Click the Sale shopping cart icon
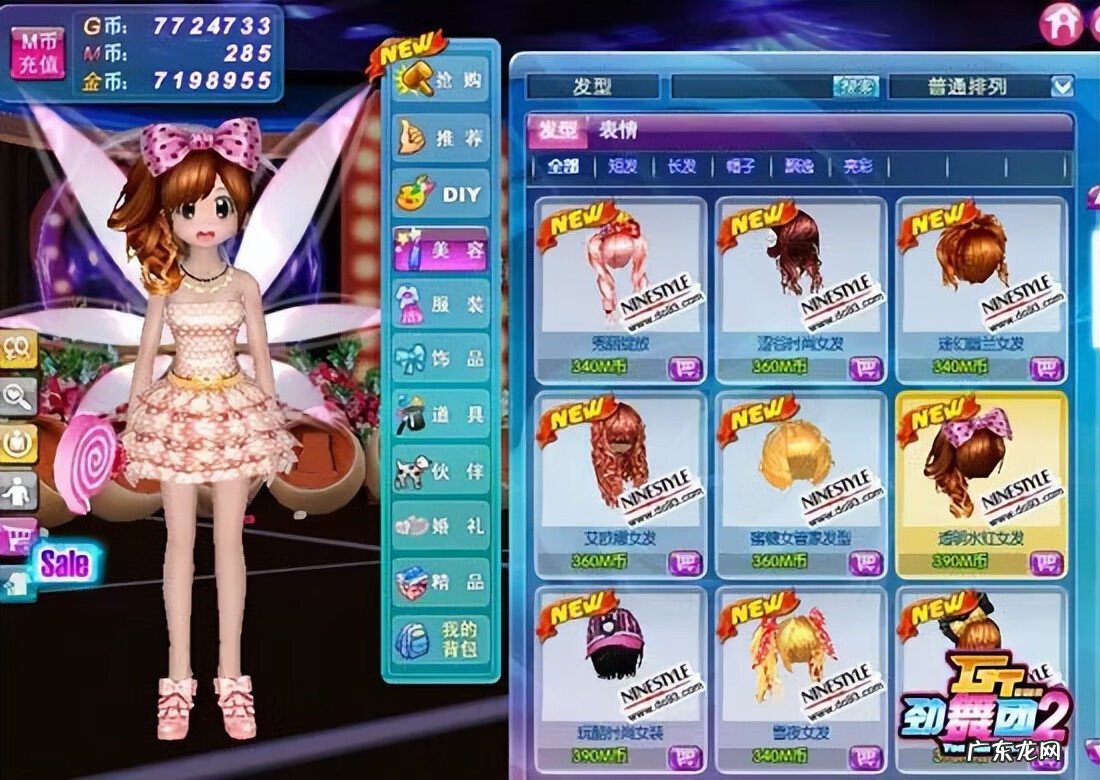The image size is (1100, 780). coord(20,537)
